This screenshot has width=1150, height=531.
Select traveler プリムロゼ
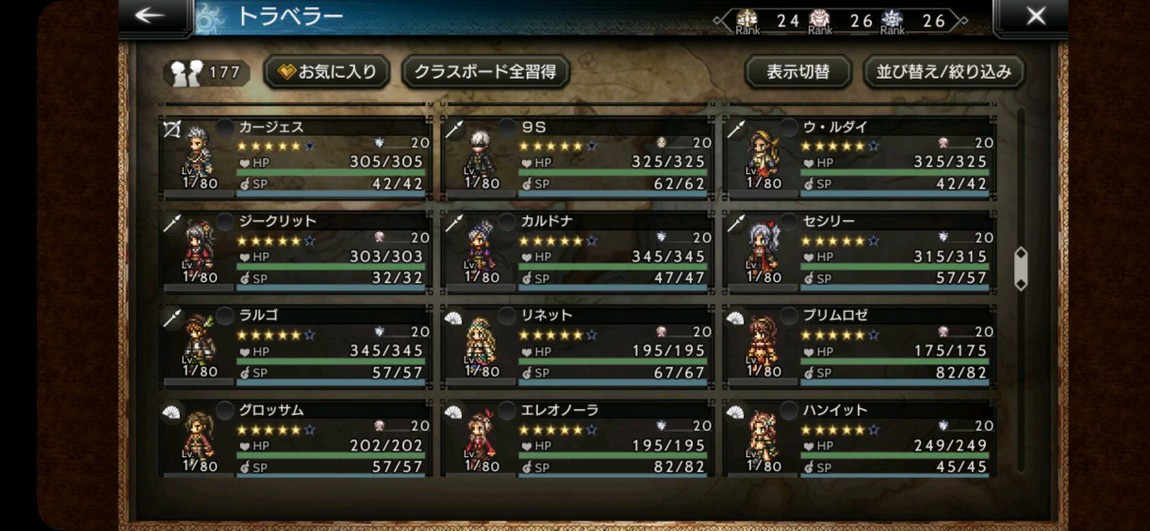[x=860, y=346]
